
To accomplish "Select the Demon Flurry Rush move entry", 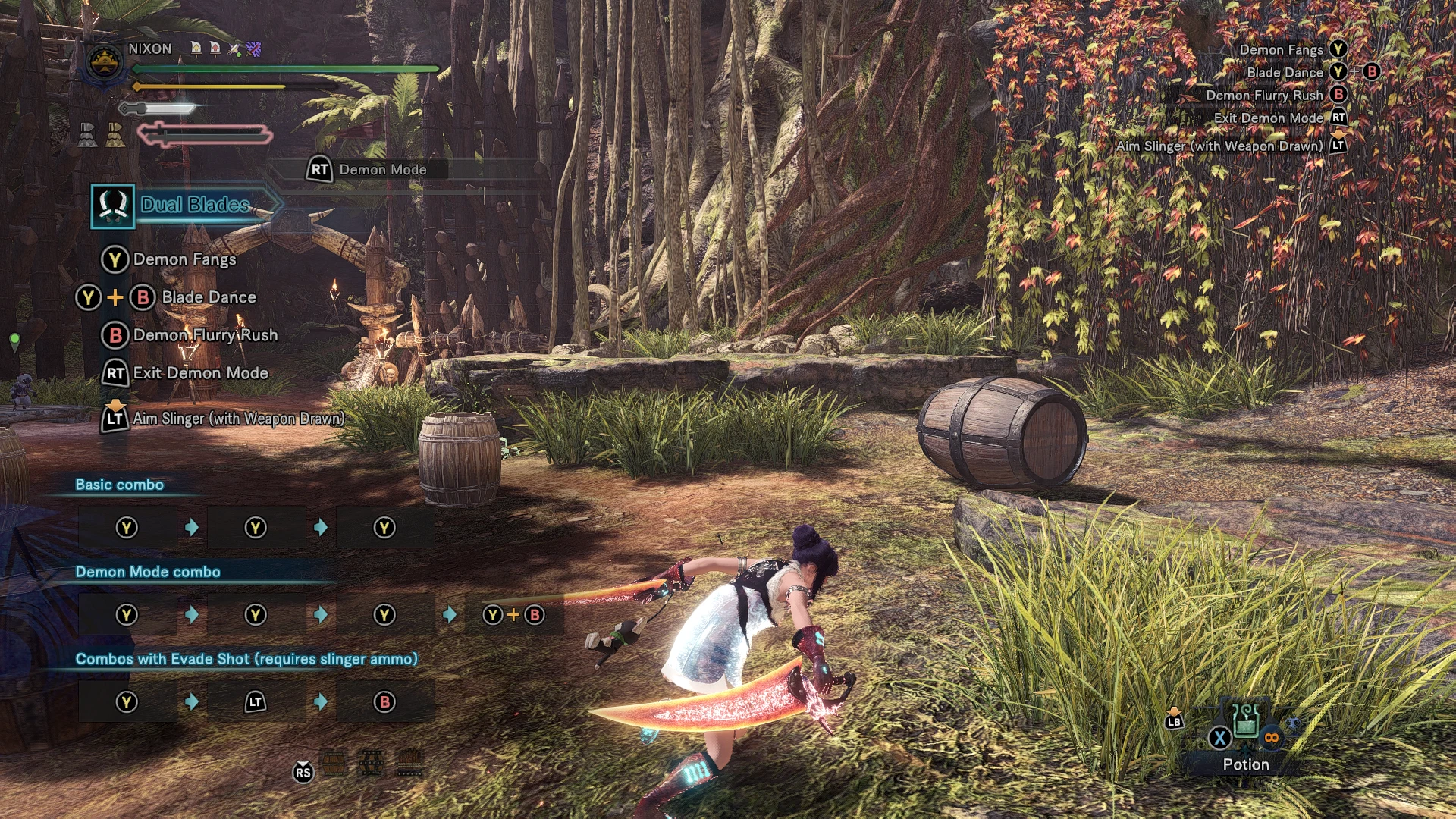I will point(205,335).
